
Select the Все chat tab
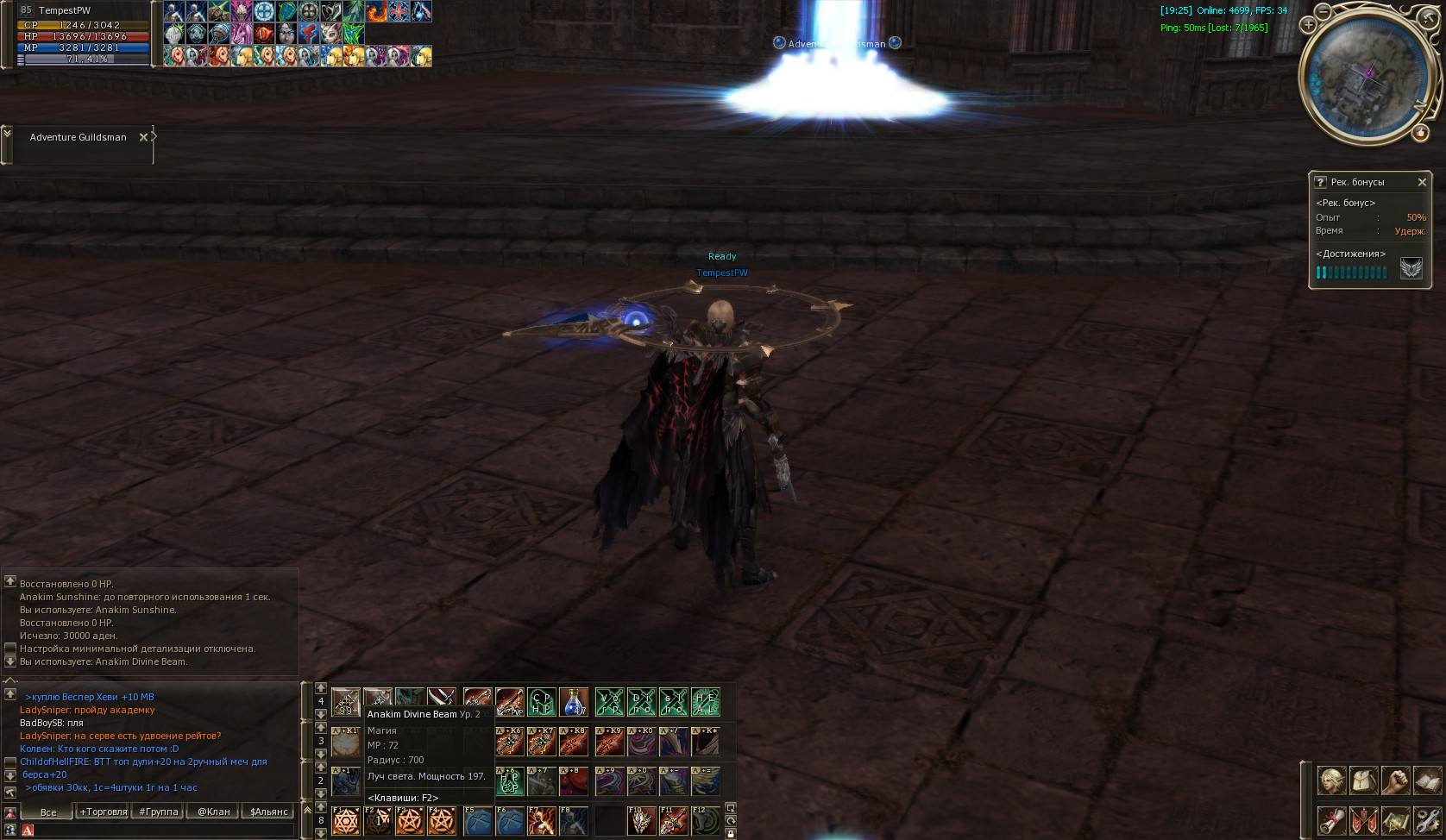click(48, 812)
